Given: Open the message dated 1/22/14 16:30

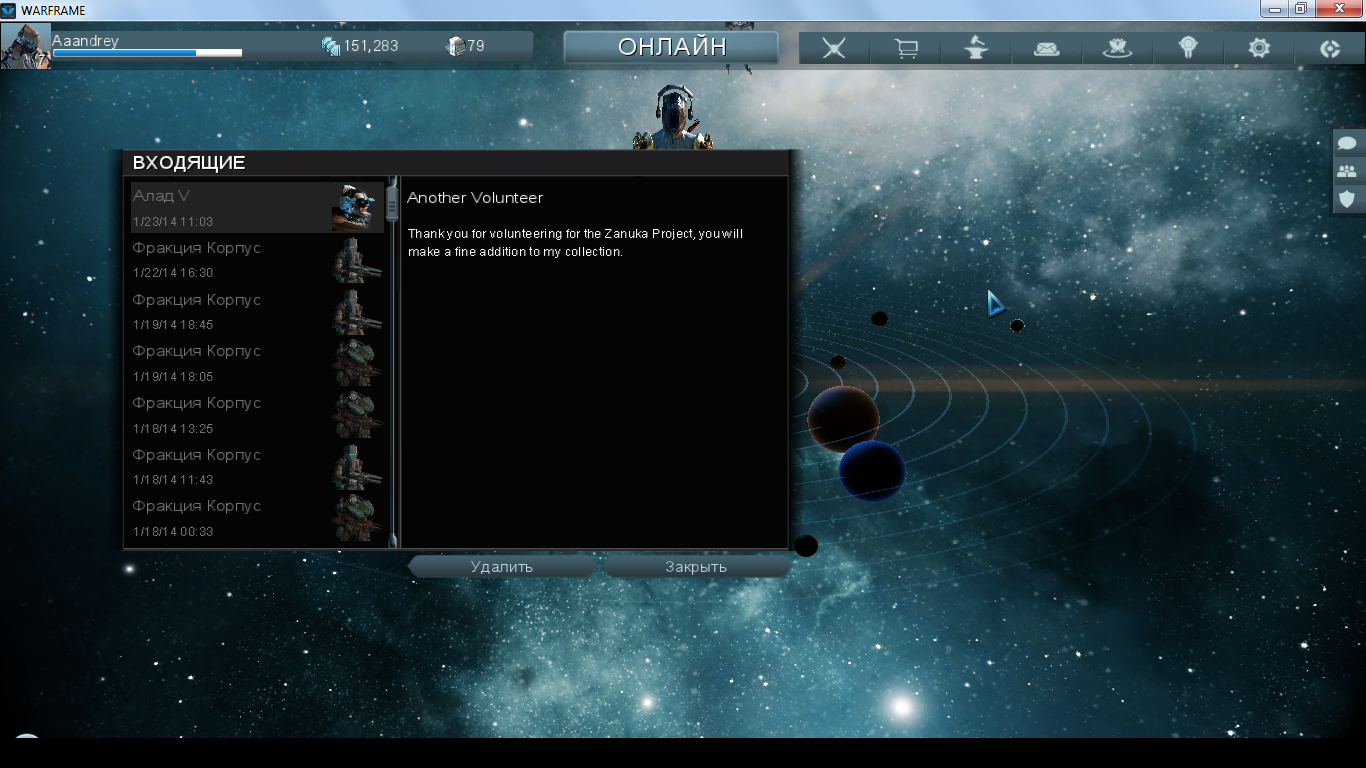Looking at the screenshot, I should (257, 259).
